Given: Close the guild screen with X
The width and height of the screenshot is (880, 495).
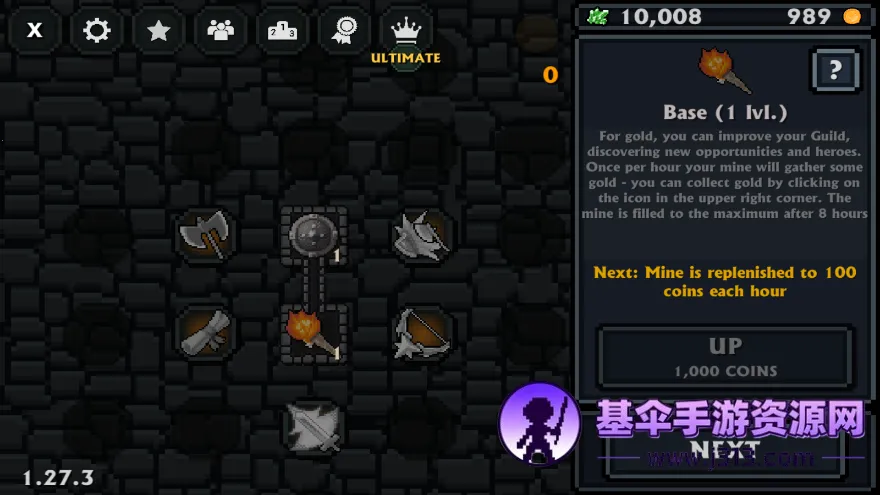Looking at the screenshot, I should tap(35, 30).
